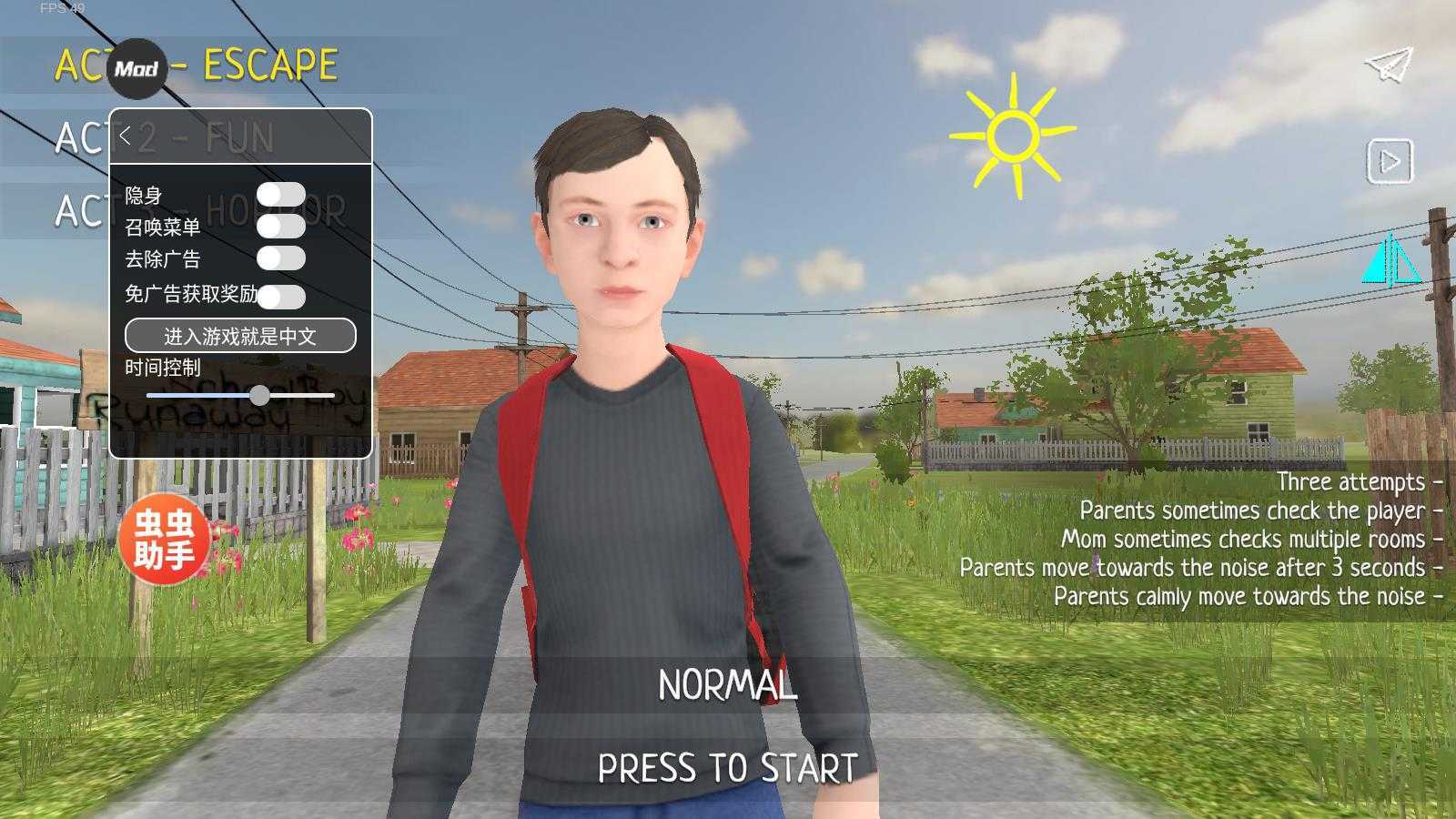Image resolution: width=1456 pixels, height=819 pixels.
Task: Change the NORMAL difficulty setting
Action: (727, 686)
